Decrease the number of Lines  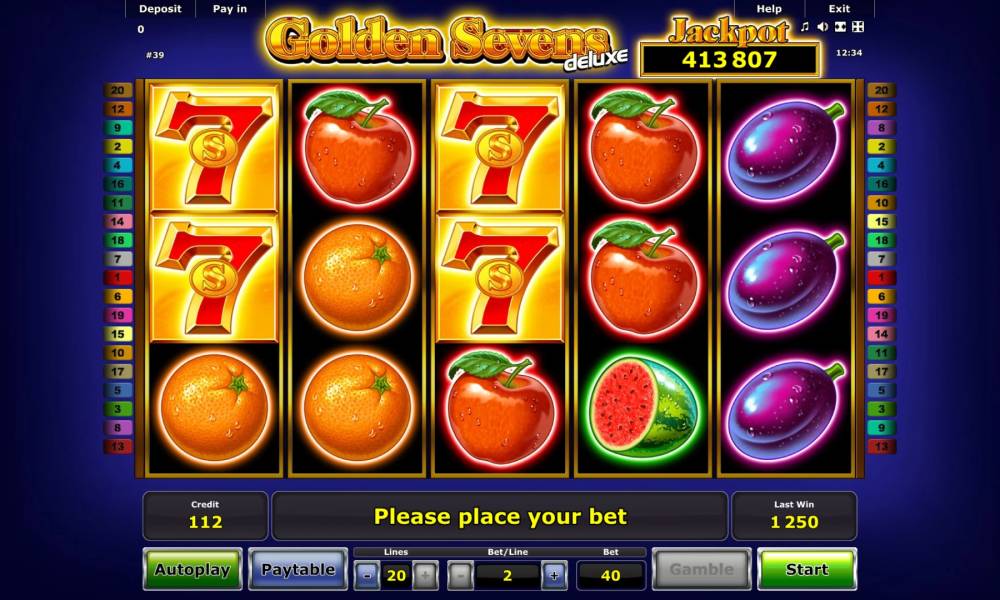click(x=367, y=575)
